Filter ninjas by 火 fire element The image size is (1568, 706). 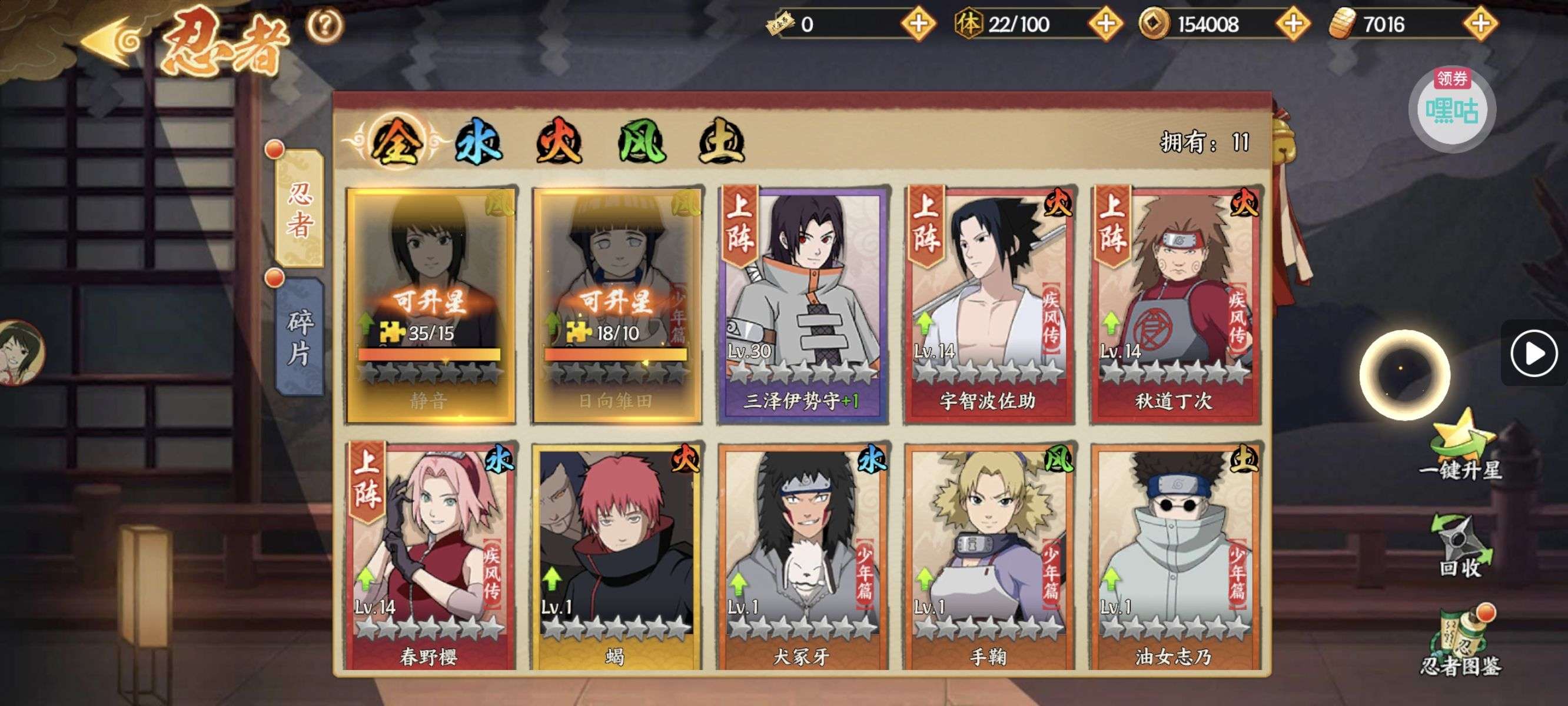tap(559, 142)
